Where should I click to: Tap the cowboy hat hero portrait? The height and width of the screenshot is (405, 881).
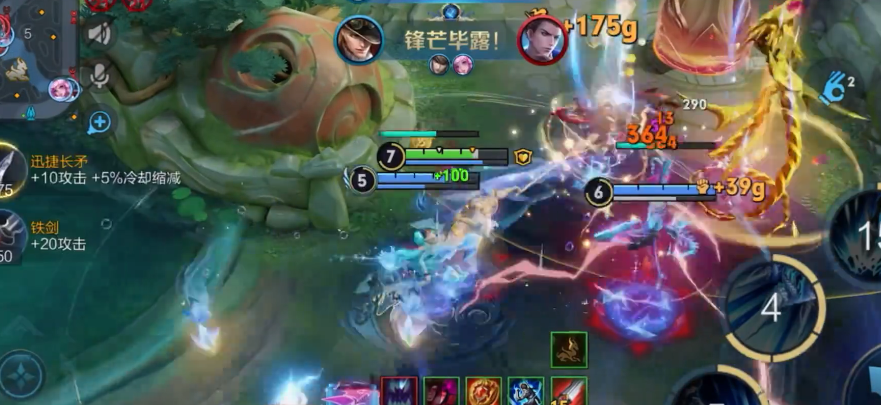point(359,41)
